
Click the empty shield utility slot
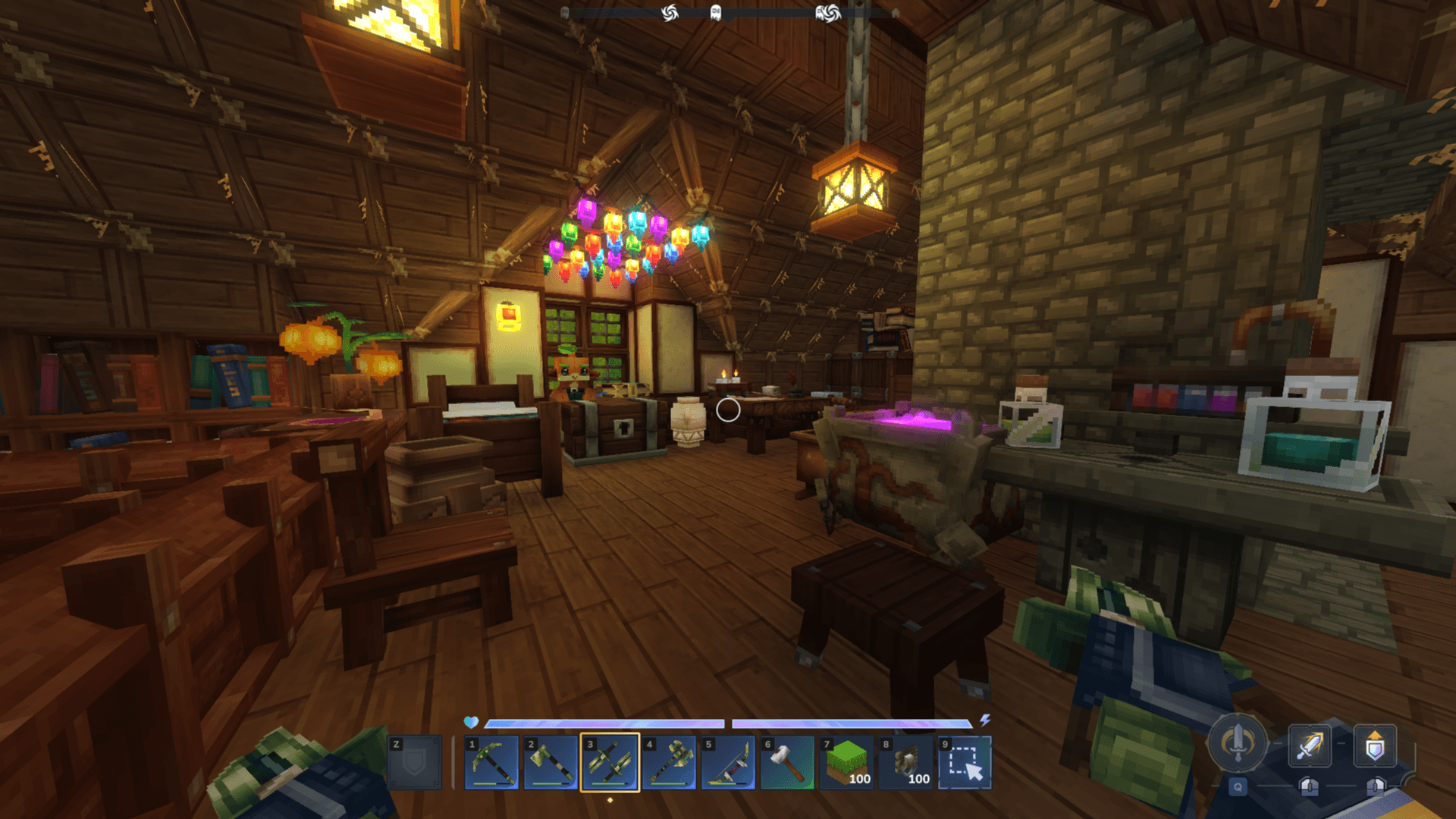click(x=414, y=762)
